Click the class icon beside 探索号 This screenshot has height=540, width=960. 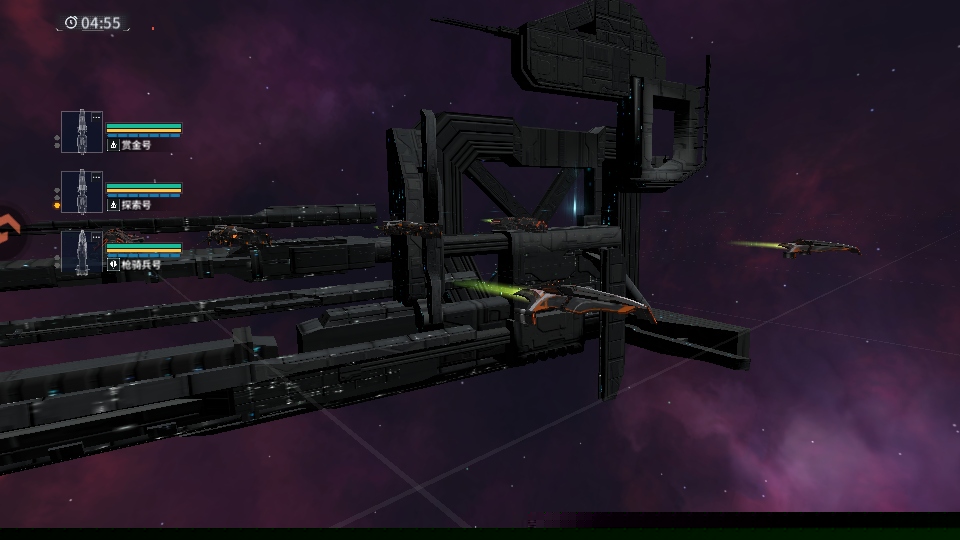113,205
